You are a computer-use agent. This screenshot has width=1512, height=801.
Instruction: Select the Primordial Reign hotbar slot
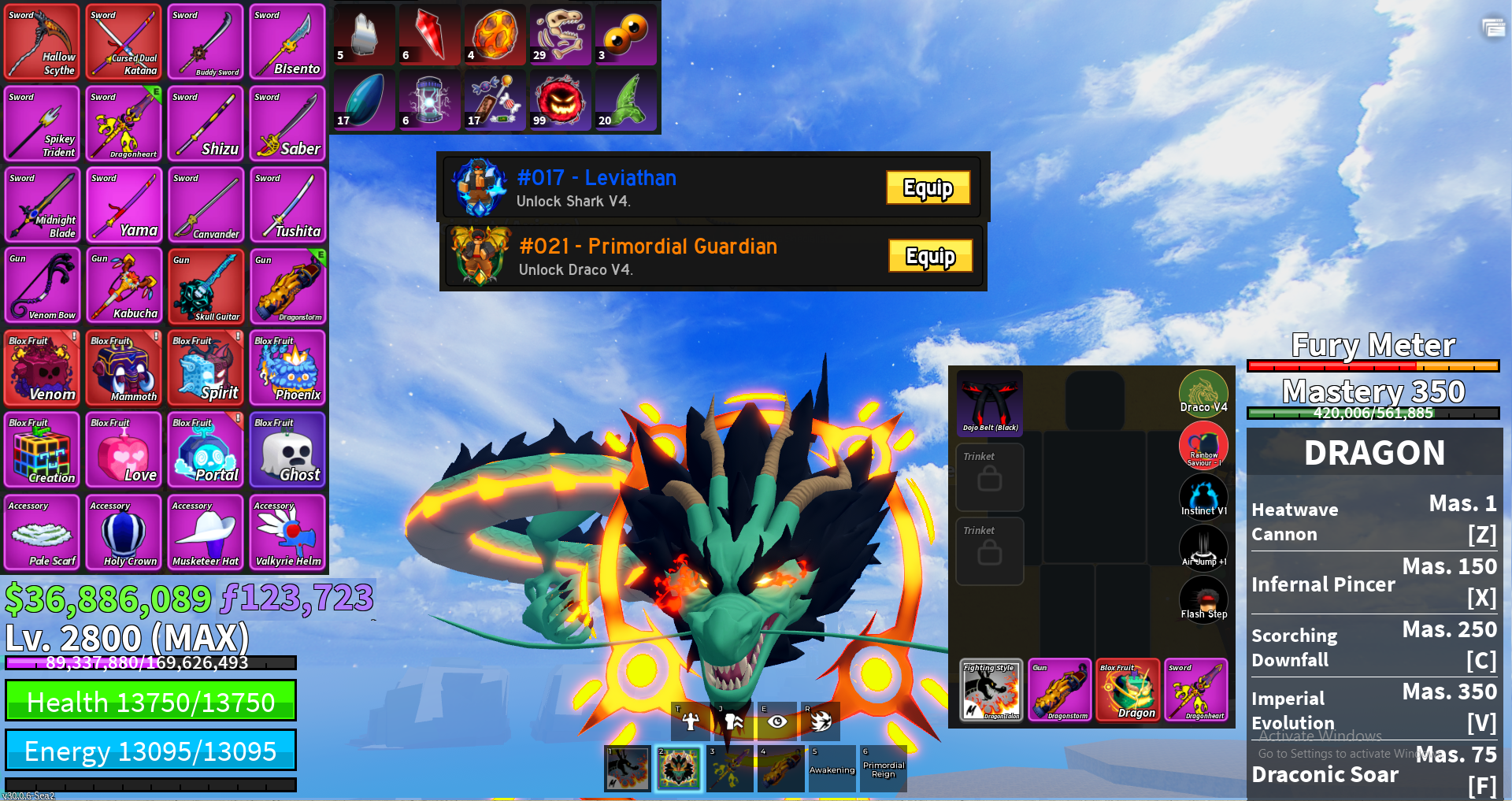(884, 769)
